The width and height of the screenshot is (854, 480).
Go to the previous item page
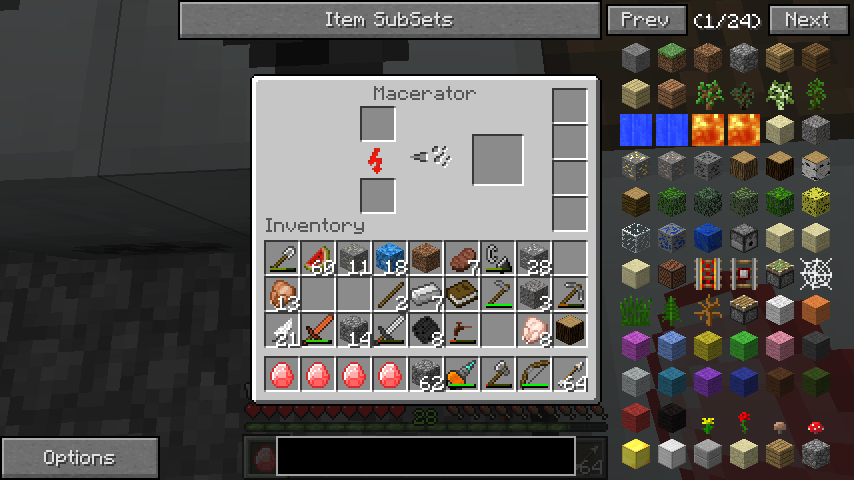point(646,20)
